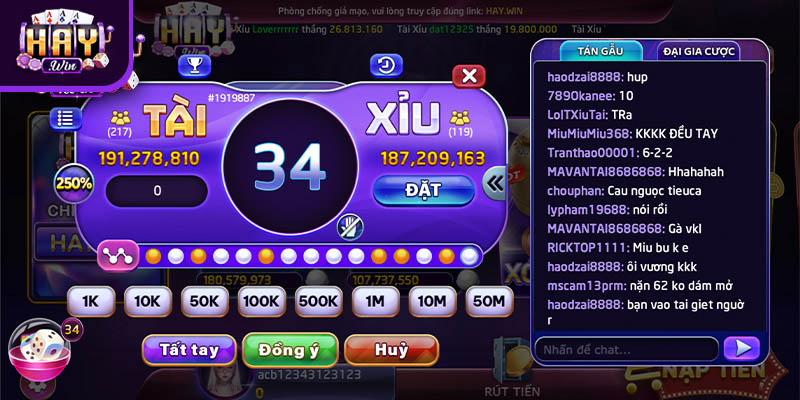The image size is (800, 400).
Task: Choose the 100K chip
Action: pyautogui.click(x=261, y=300)
